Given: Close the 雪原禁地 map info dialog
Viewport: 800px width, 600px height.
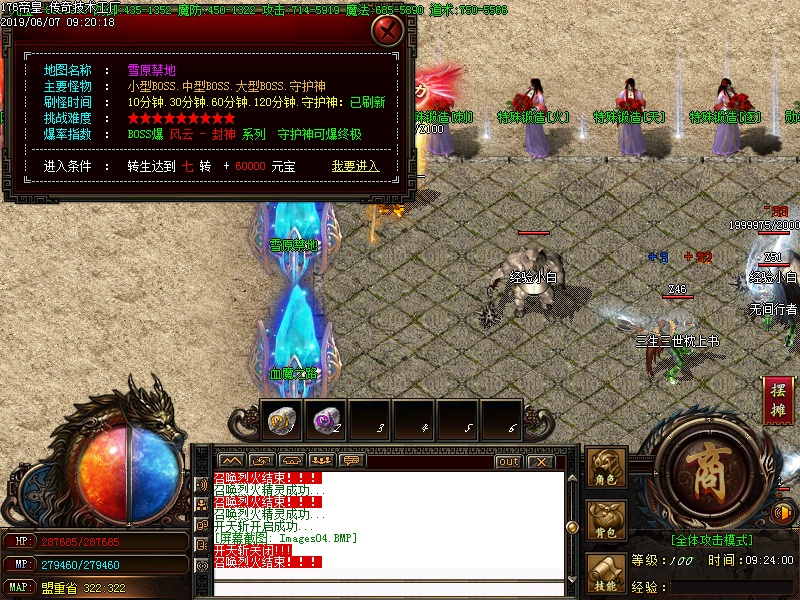Looking at the screenshot, I should 387,30.
